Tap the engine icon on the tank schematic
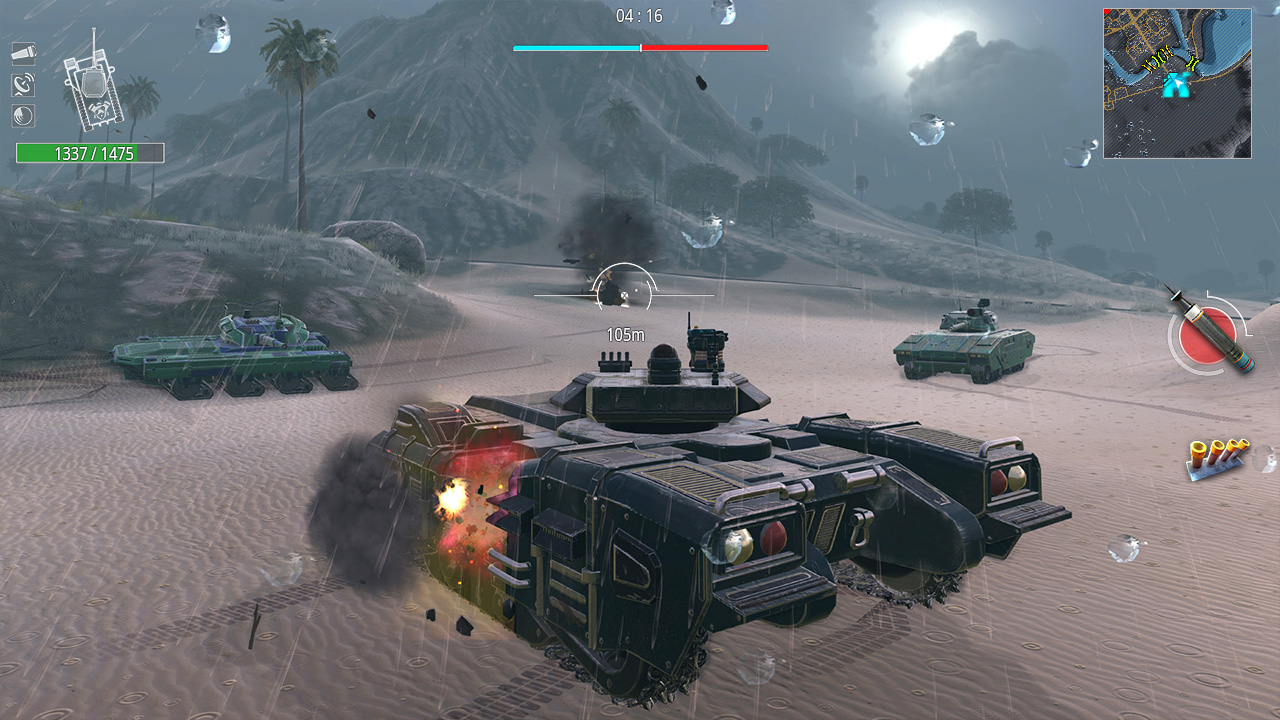Viewport: 1280px width, 720px height. pyautogui.click(x=99, y=110)
